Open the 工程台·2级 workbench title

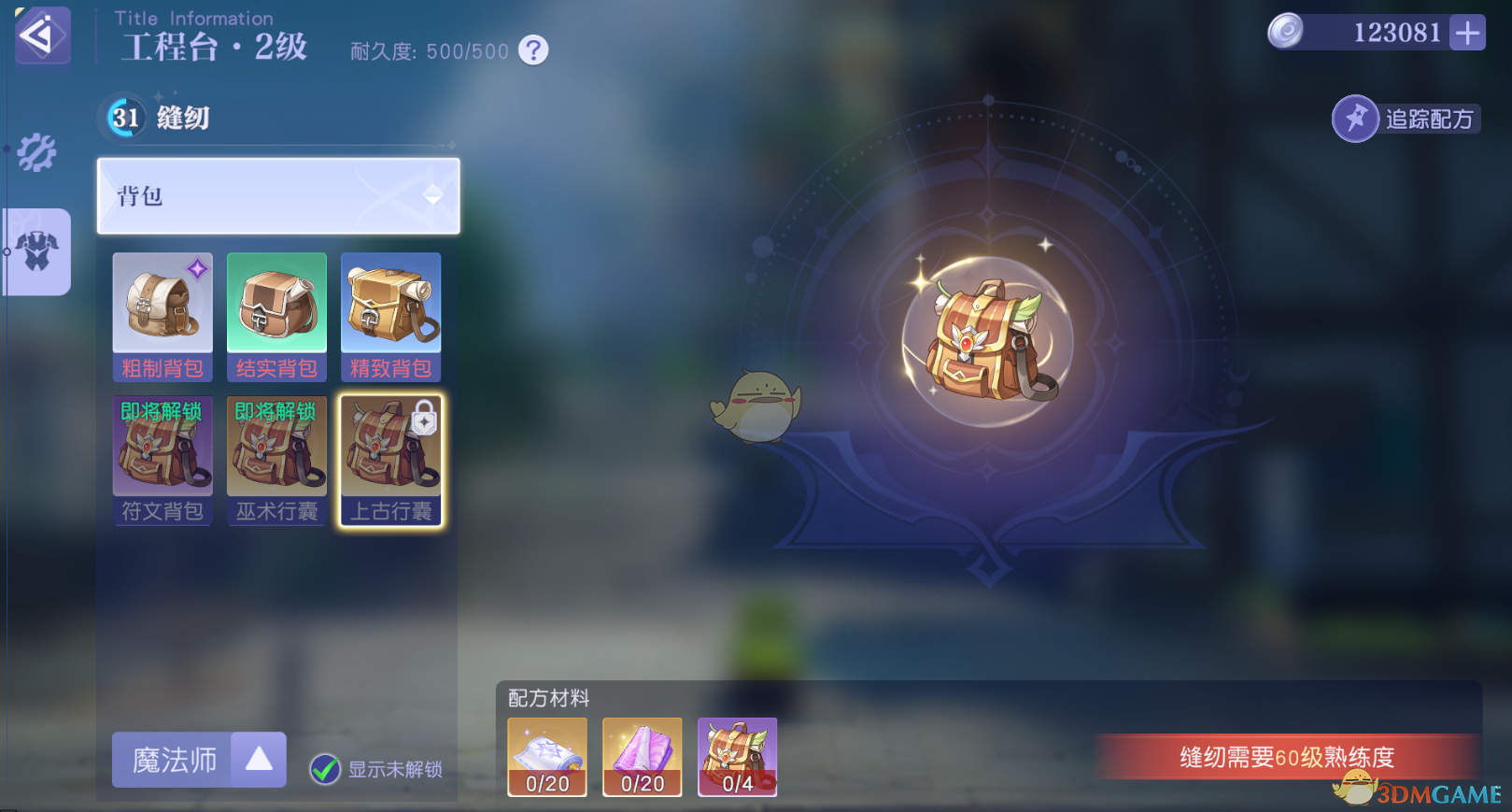213,49
